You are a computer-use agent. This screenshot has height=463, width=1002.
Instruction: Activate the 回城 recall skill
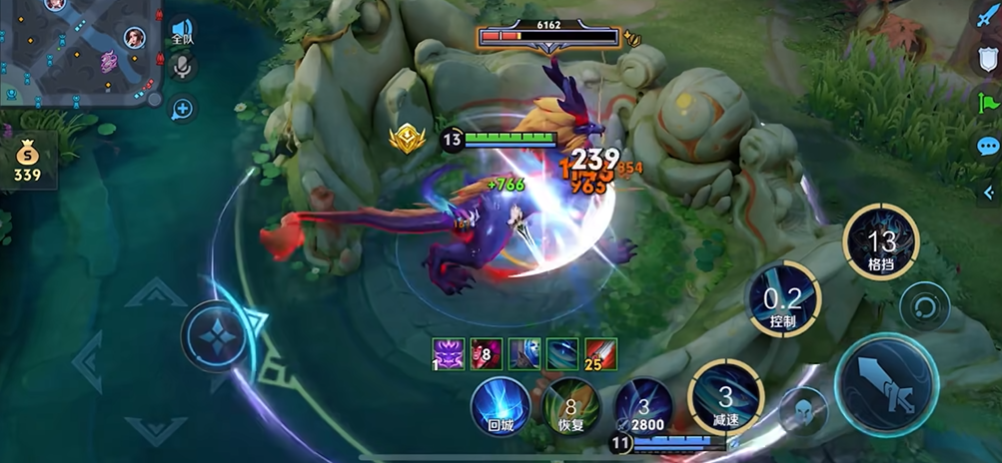[500, 406]
